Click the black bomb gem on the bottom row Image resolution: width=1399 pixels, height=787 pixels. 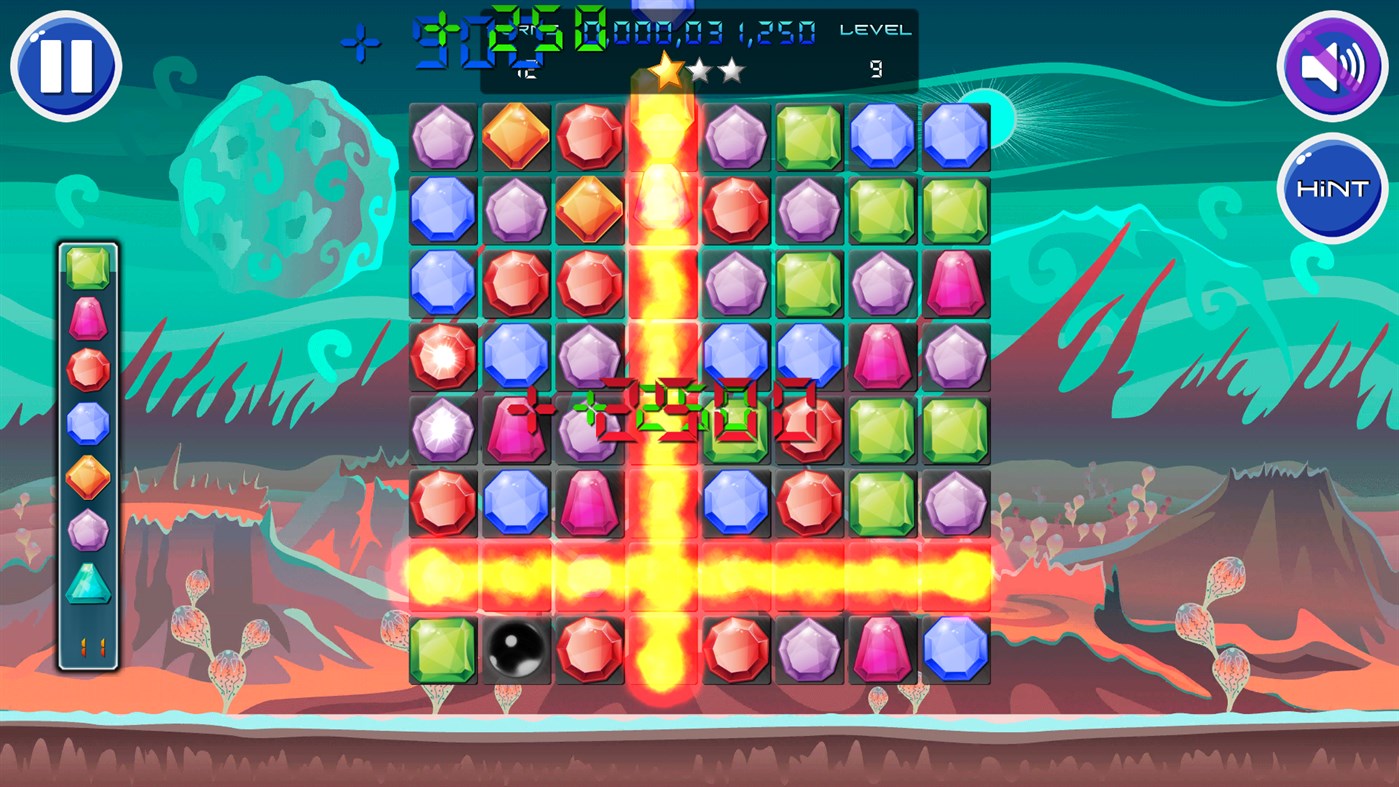point(516,650)
